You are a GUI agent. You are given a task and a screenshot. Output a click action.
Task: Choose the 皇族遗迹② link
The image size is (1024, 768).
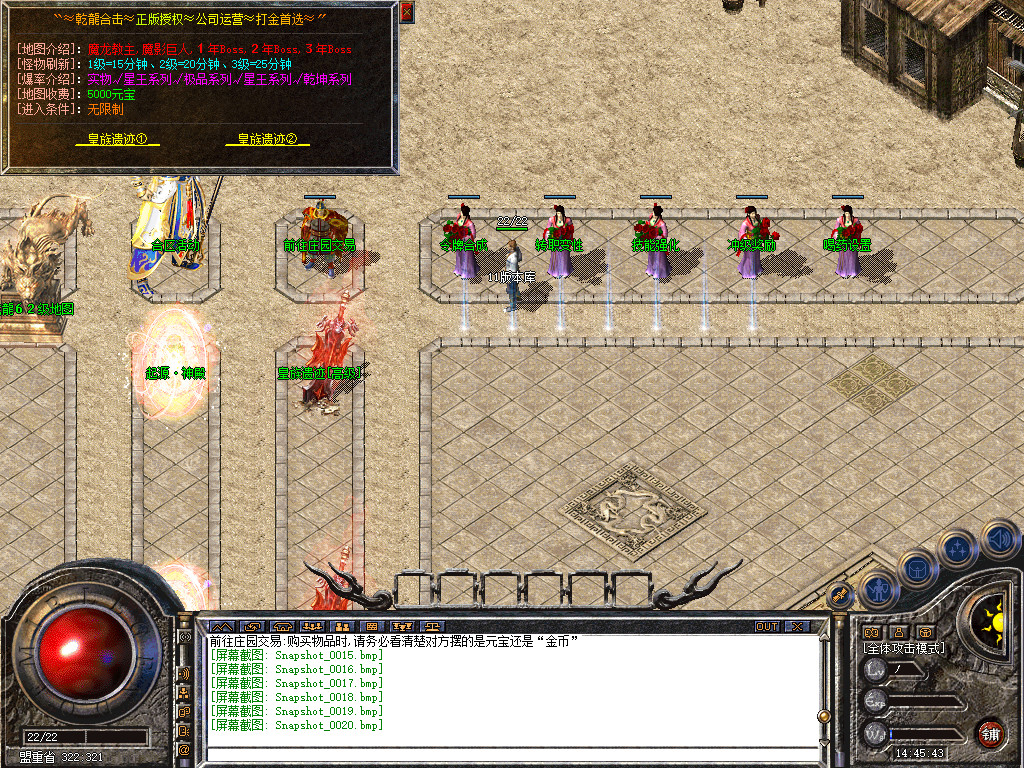267,140
